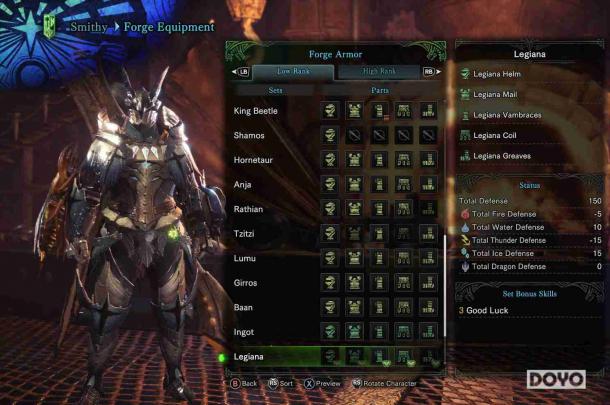Select Legiana Coil in the details panel
The width and height of the screenshot is (610, 405).
click(x=498, y=135)
